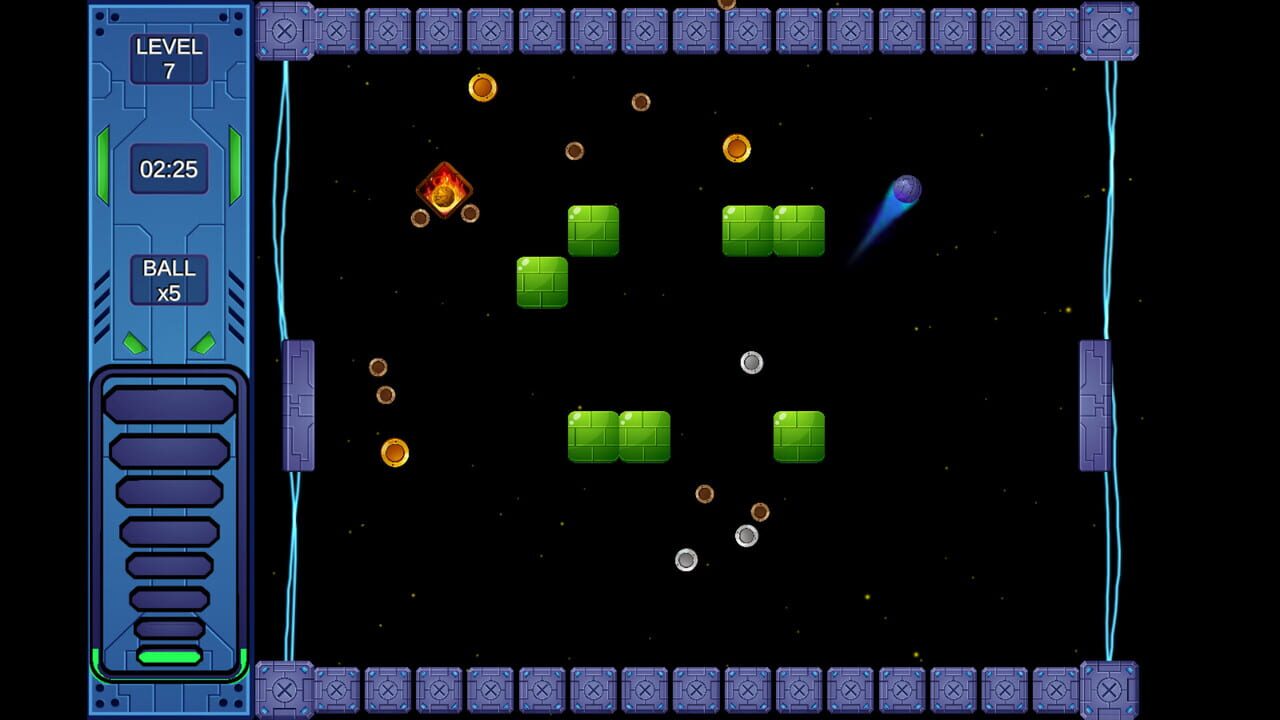Image resolution: width=1280 pixels, height=720 pixels.
Task: Click the pair of green bricks at top
Action: pyautogui.click(x=771, y=231)
